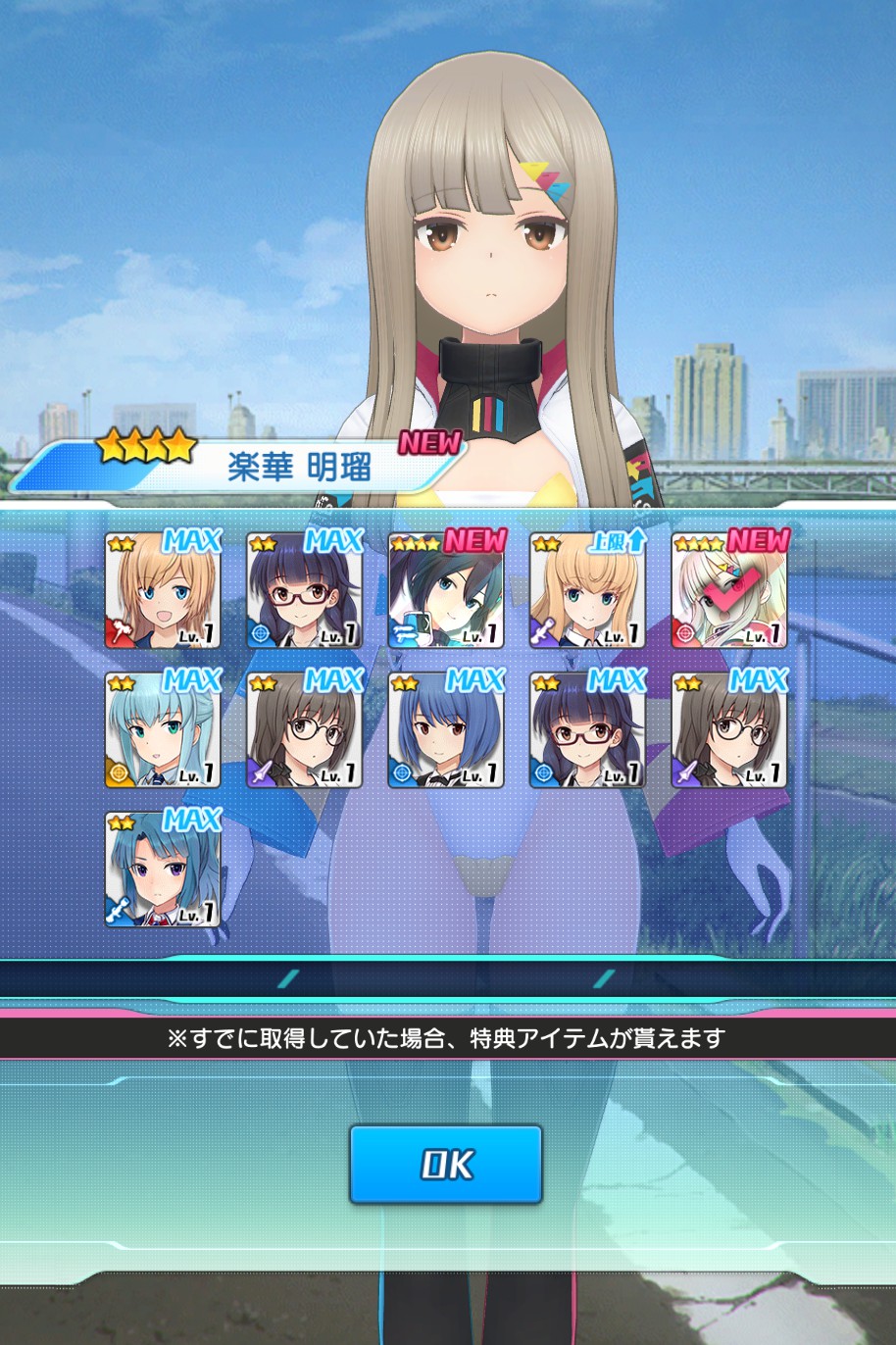The height and width of the screenshot is (1345, 896).
Task: Select the white-haired card with pink checkmark
Action: pyautogui.click(x=729, y=591)
